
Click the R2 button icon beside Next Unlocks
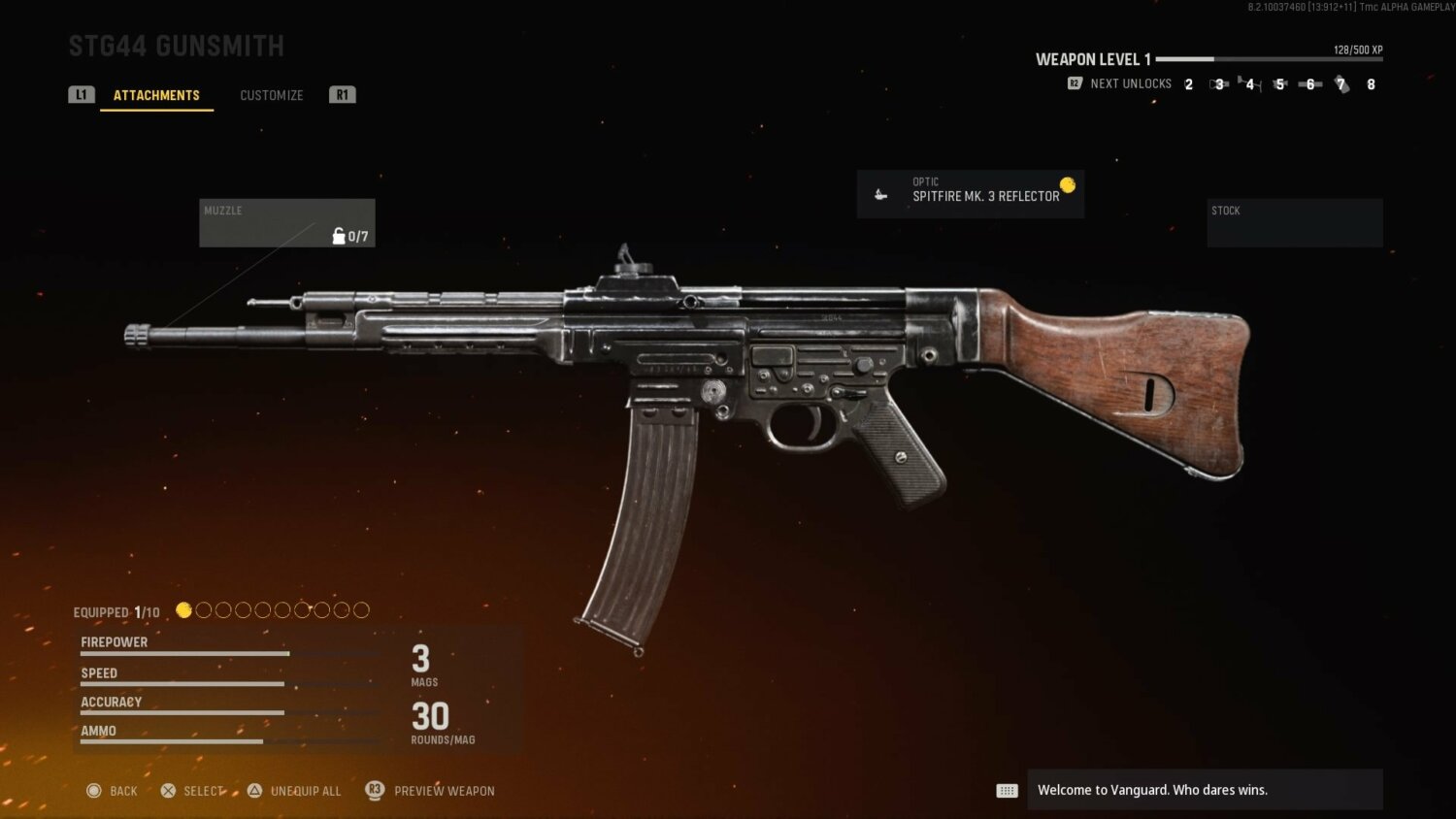point(1074,83)
